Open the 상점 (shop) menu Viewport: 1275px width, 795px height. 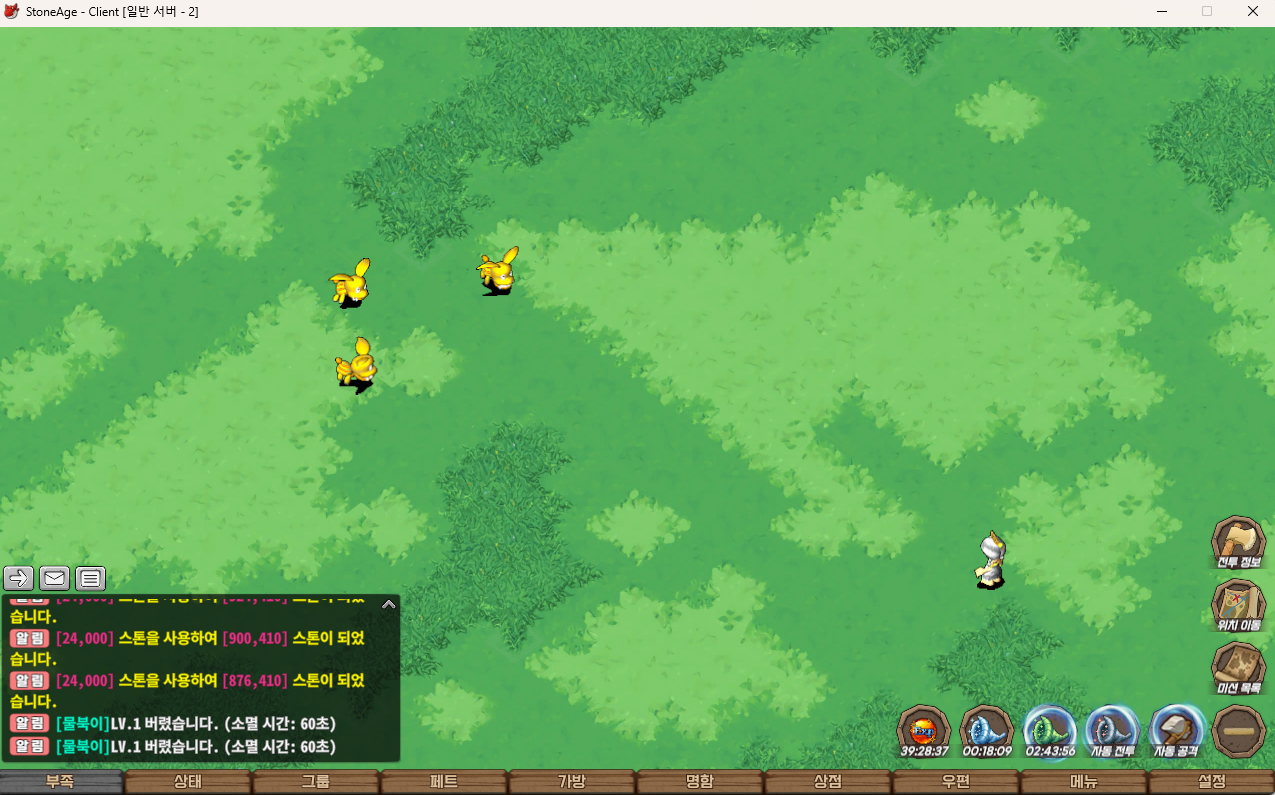click(x=828, y=782)
